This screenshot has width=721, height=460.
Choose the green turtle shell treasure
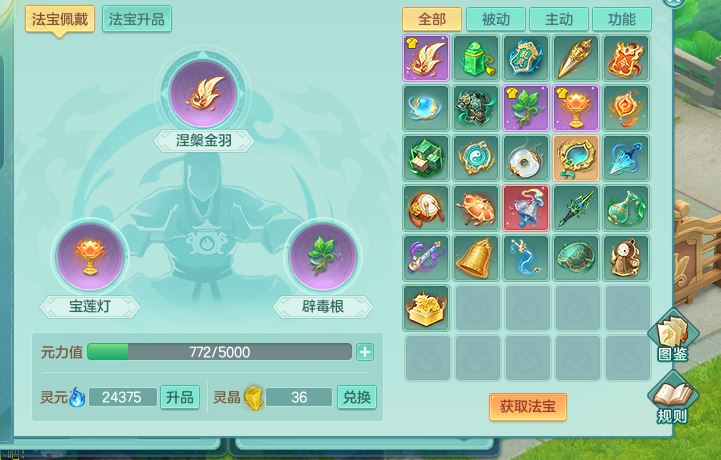tap(577, 257)
